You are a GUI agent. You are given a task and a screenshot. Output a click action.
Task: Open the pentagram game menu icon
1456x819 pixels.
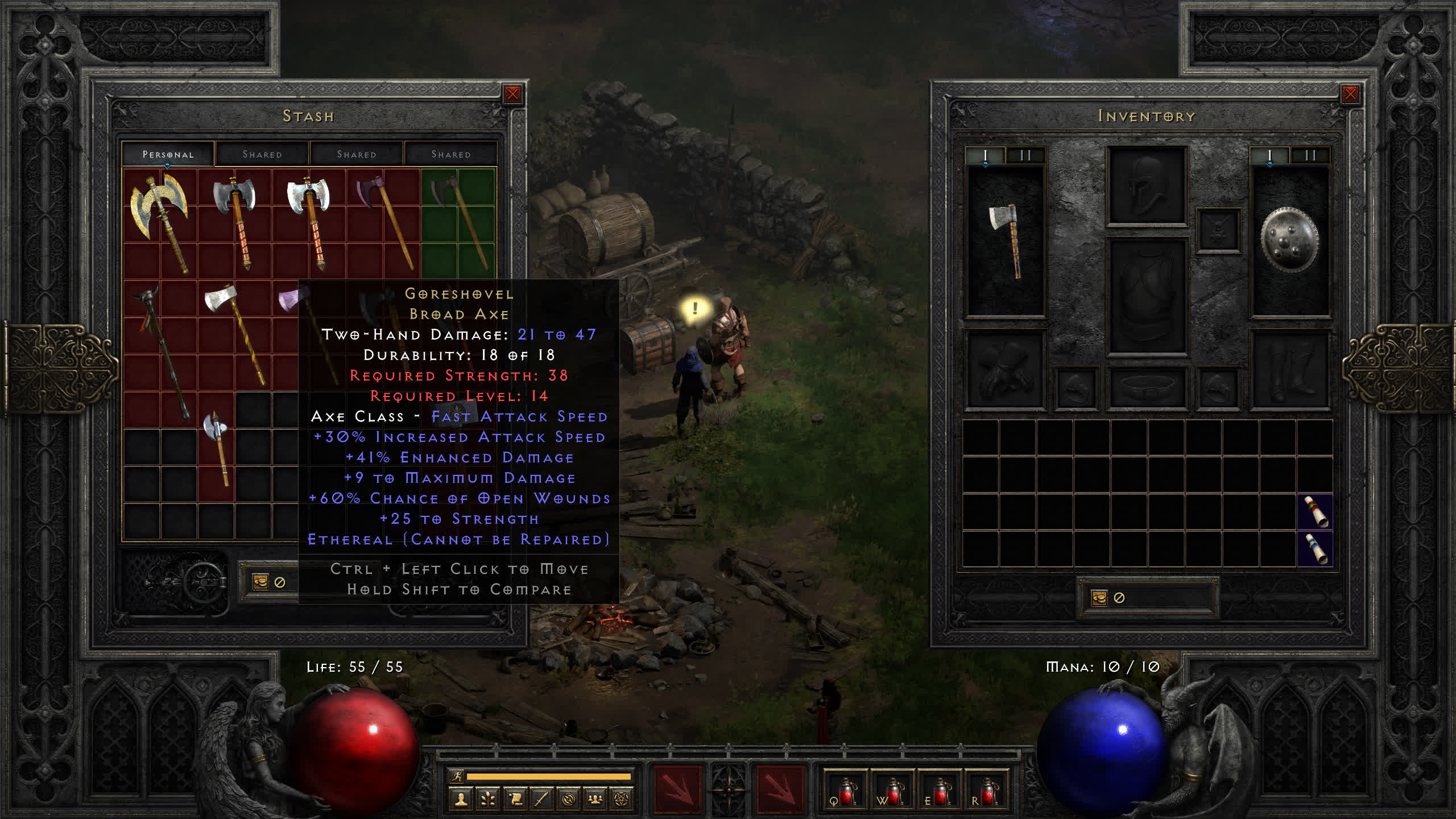(622, 800)
